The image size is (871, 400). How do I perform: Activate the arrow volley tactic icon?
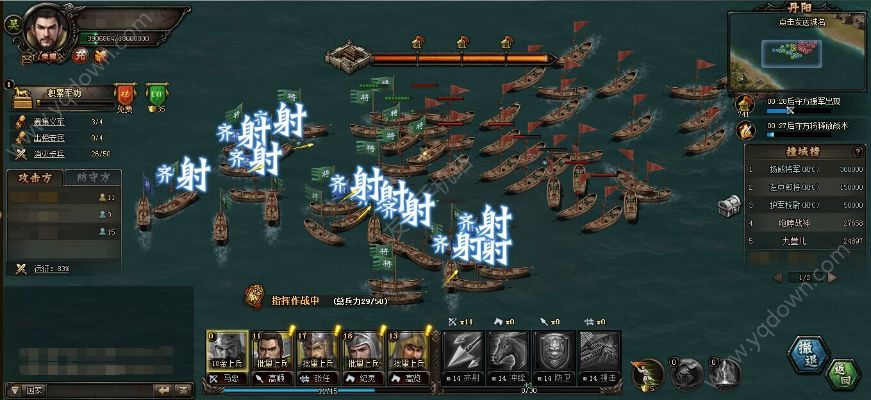464,352
